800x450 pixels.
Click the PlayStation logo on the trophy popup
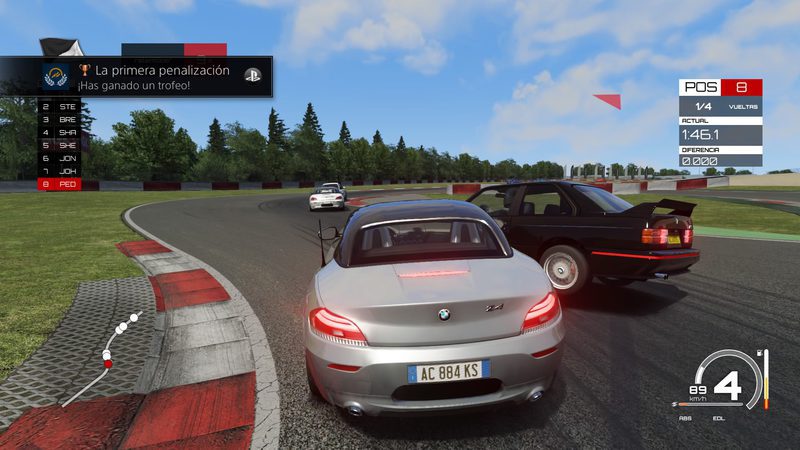point(252,76)
